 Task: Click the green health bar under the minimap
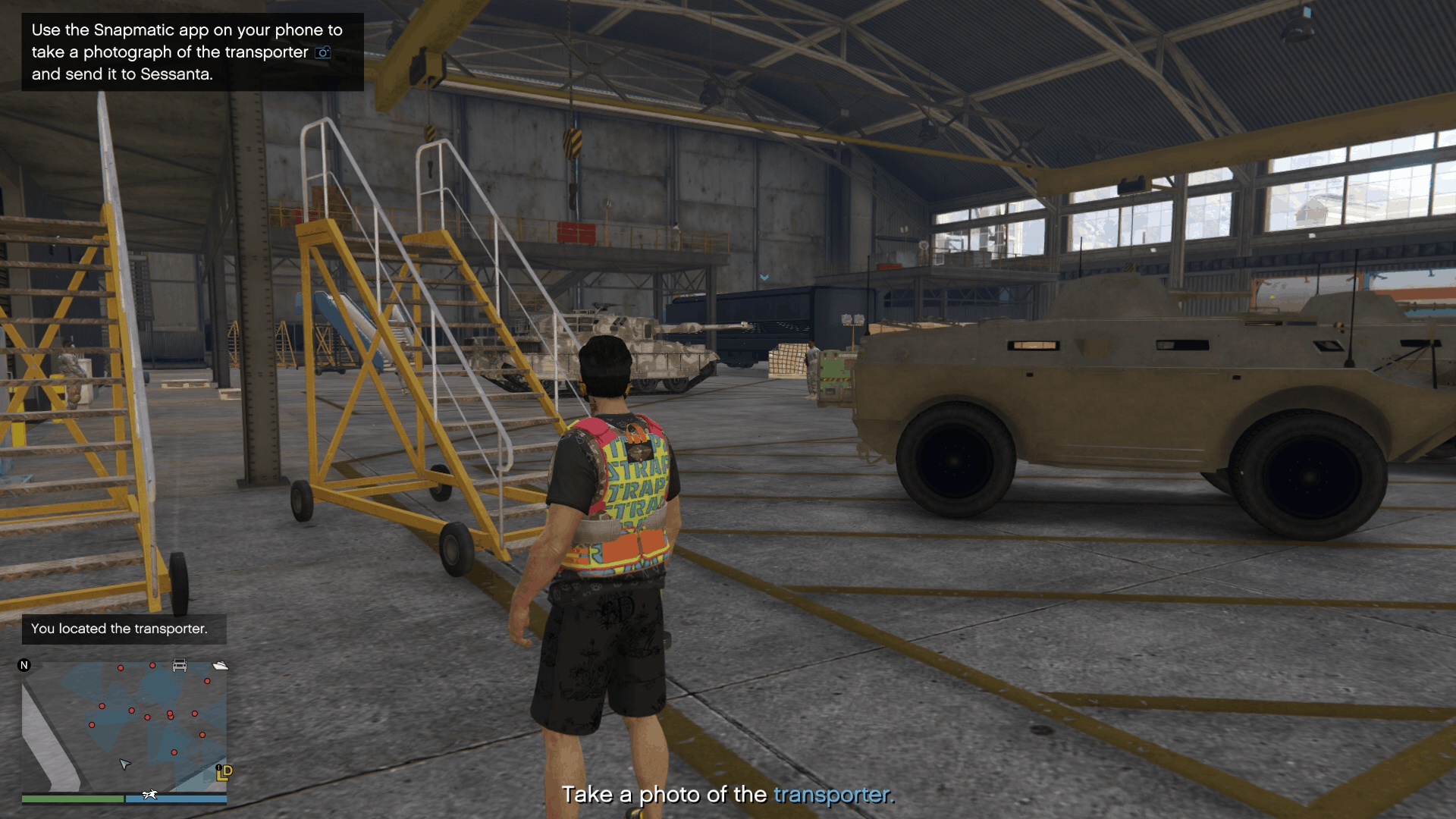(x=73, y=799)
